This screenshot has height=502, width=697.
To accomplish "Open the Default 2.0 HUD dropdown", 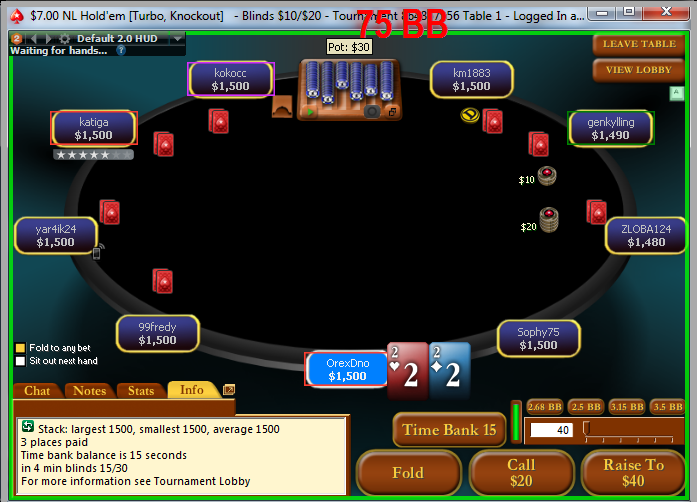I will click(177, 38).
